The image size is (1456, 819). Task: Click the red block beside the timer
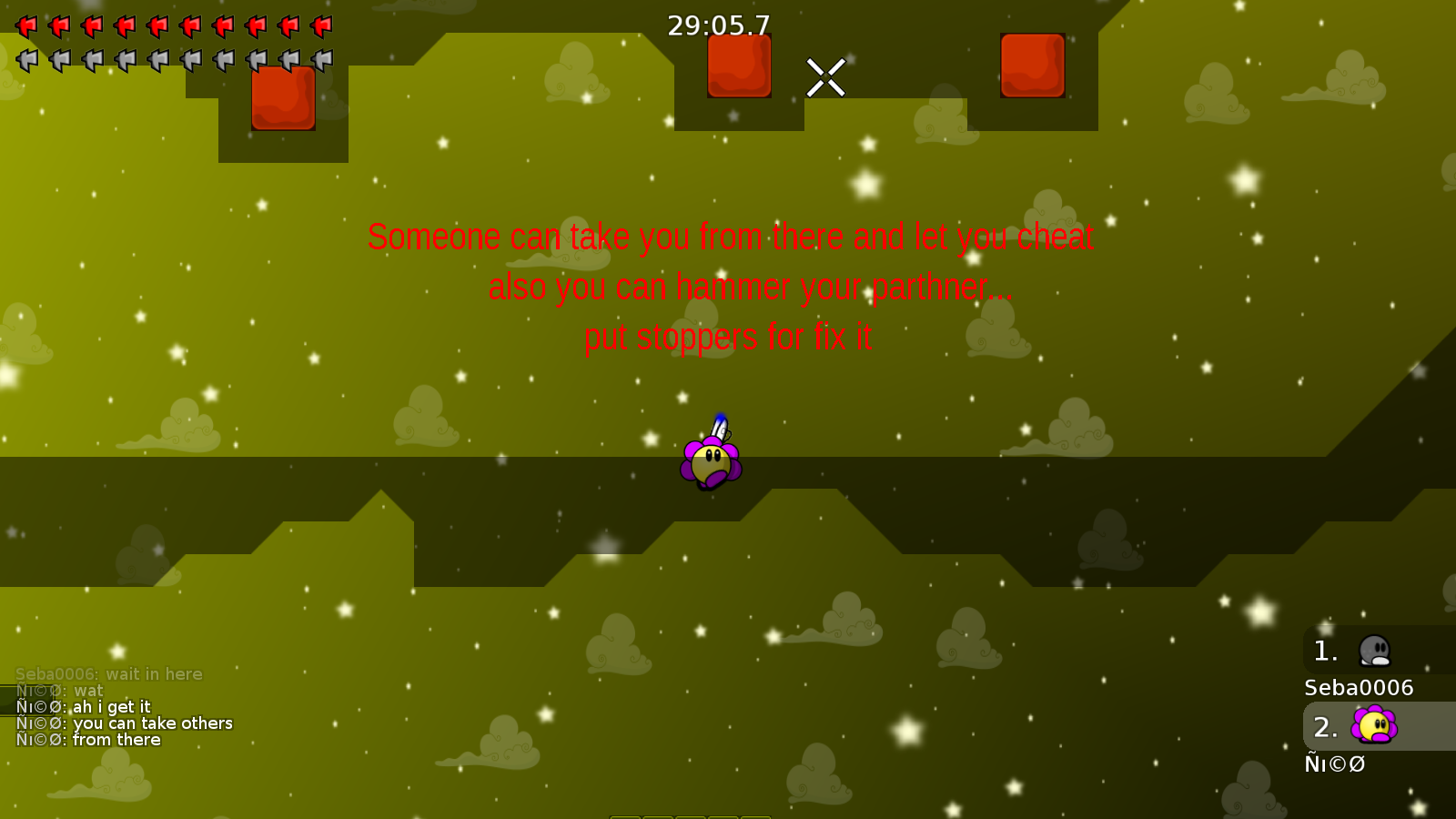pos(740,66)
